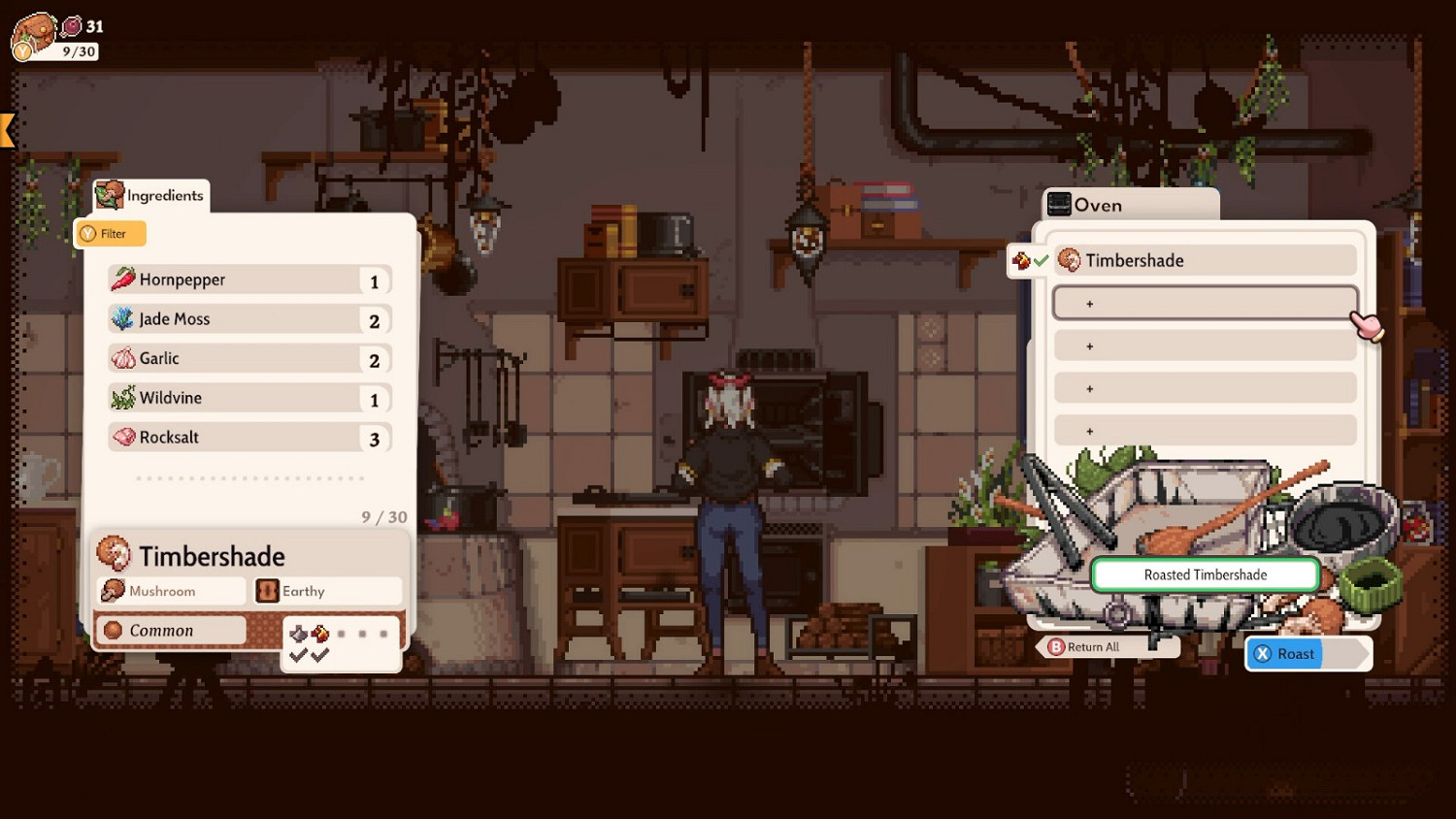Screen dimensions: 1456x819
Task: Click the quality rating dots next to Common
Action: (x=362, y=633)
